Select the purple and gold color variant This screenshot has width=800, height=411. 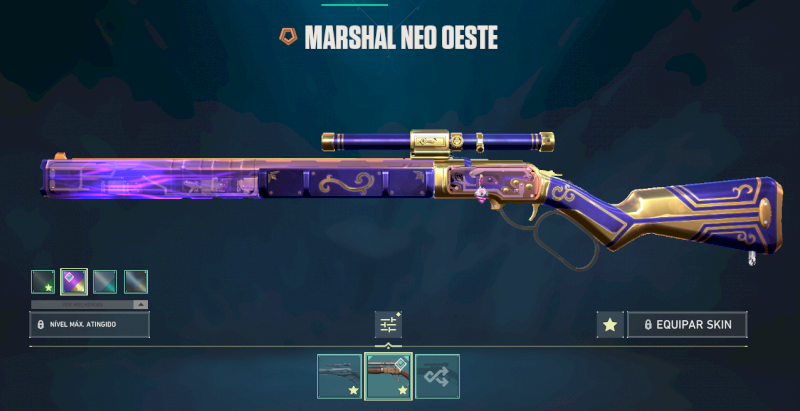(74, 282)
